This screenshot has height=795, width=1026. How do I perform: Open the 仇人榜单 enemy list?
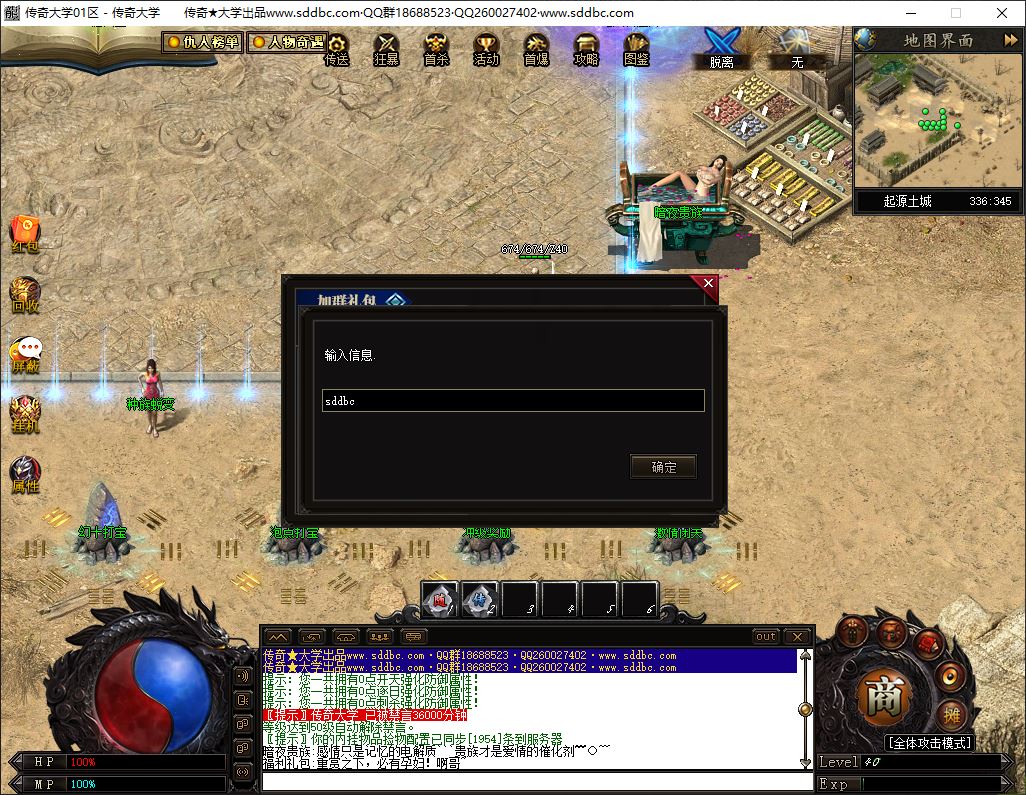[203, 43]
